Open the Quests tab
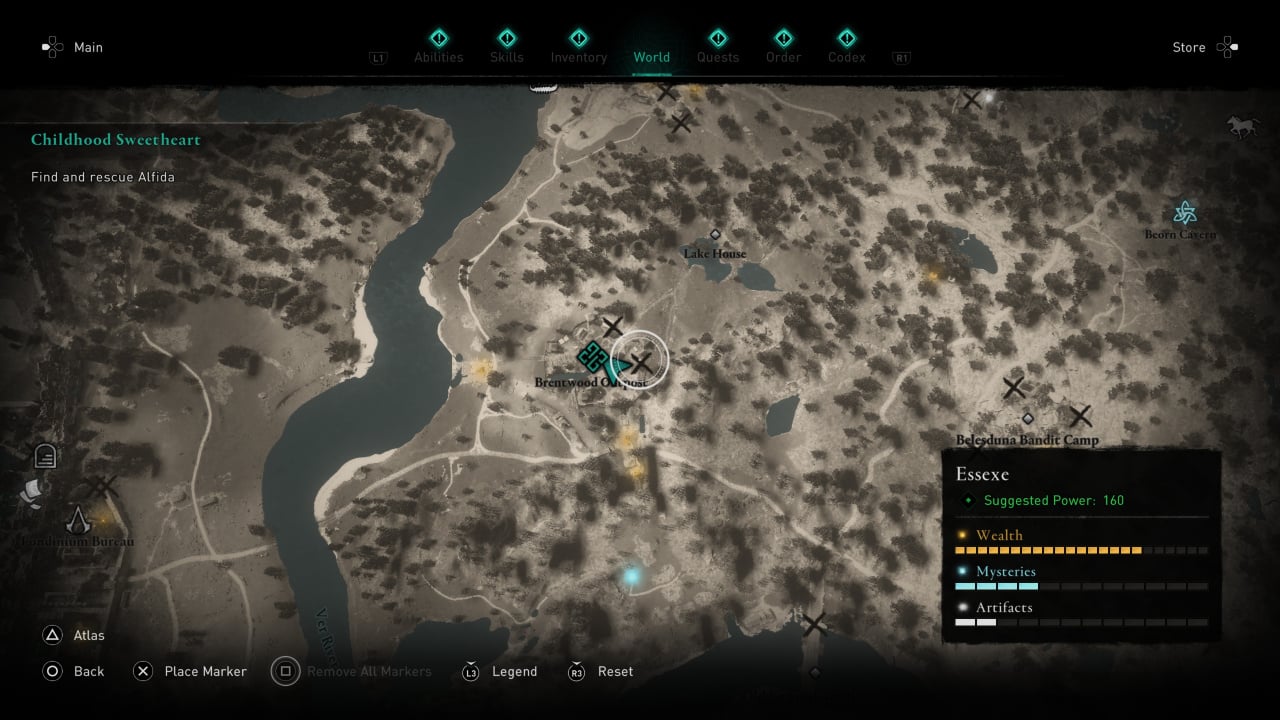This screenshot has width=1280, height=720. 717,47
